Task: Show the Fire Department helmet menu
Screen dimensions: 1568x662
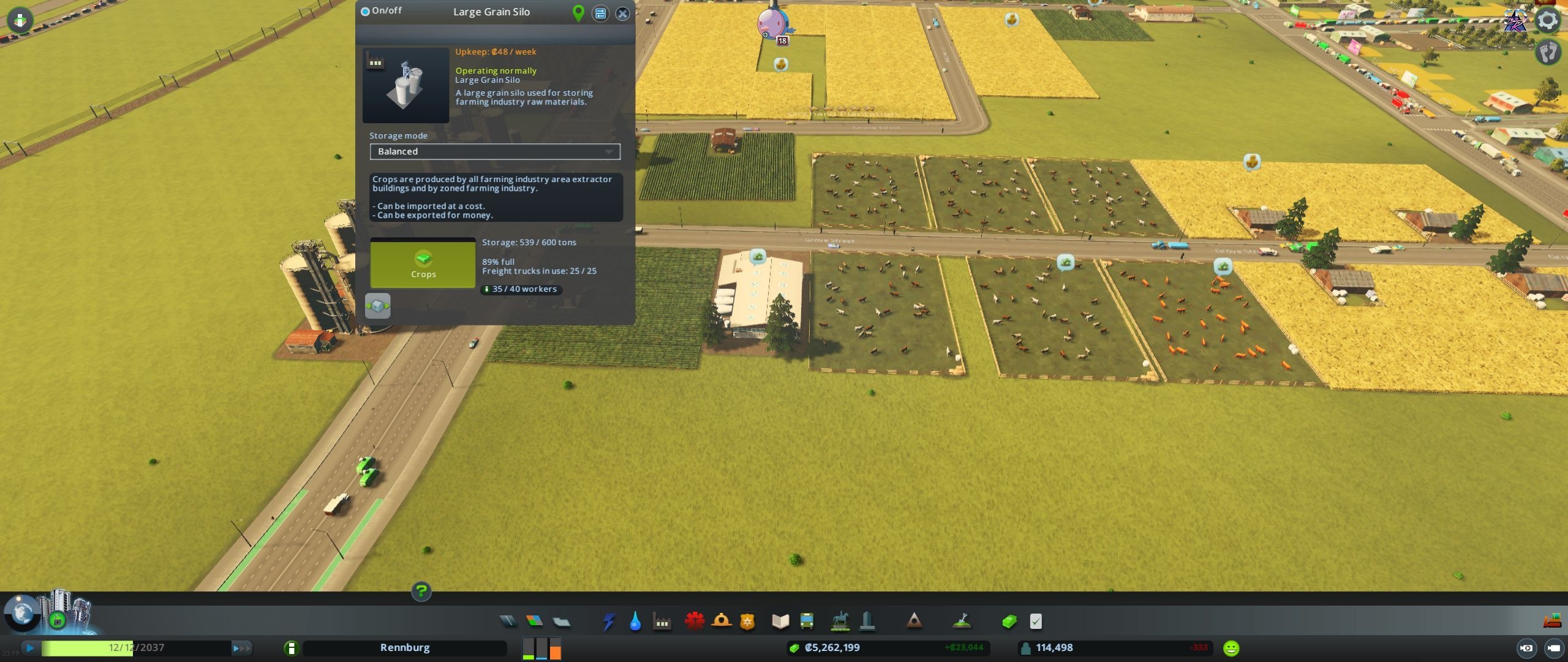Action: (x=722, y=621)
